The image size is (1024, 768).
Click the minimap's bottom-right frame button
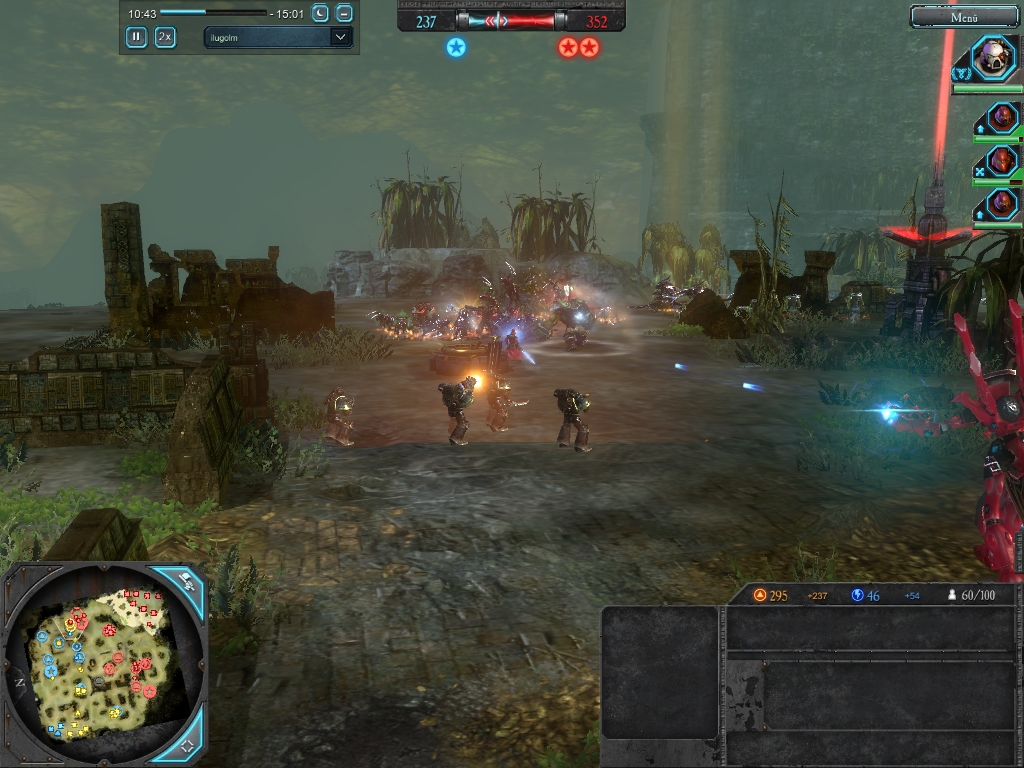(x=186, y=745)
